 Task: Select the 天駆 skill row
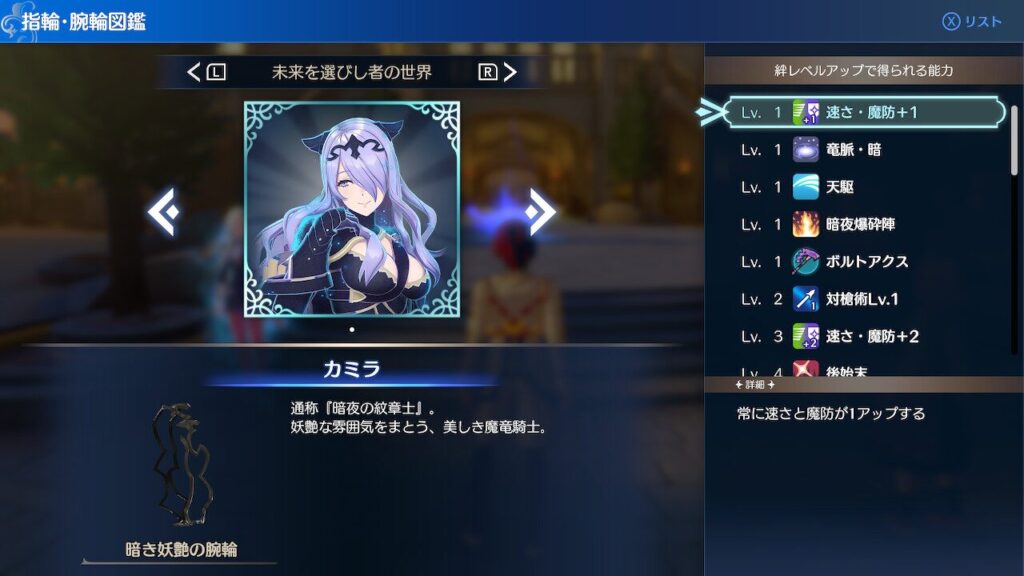click(x=865, y=187)
